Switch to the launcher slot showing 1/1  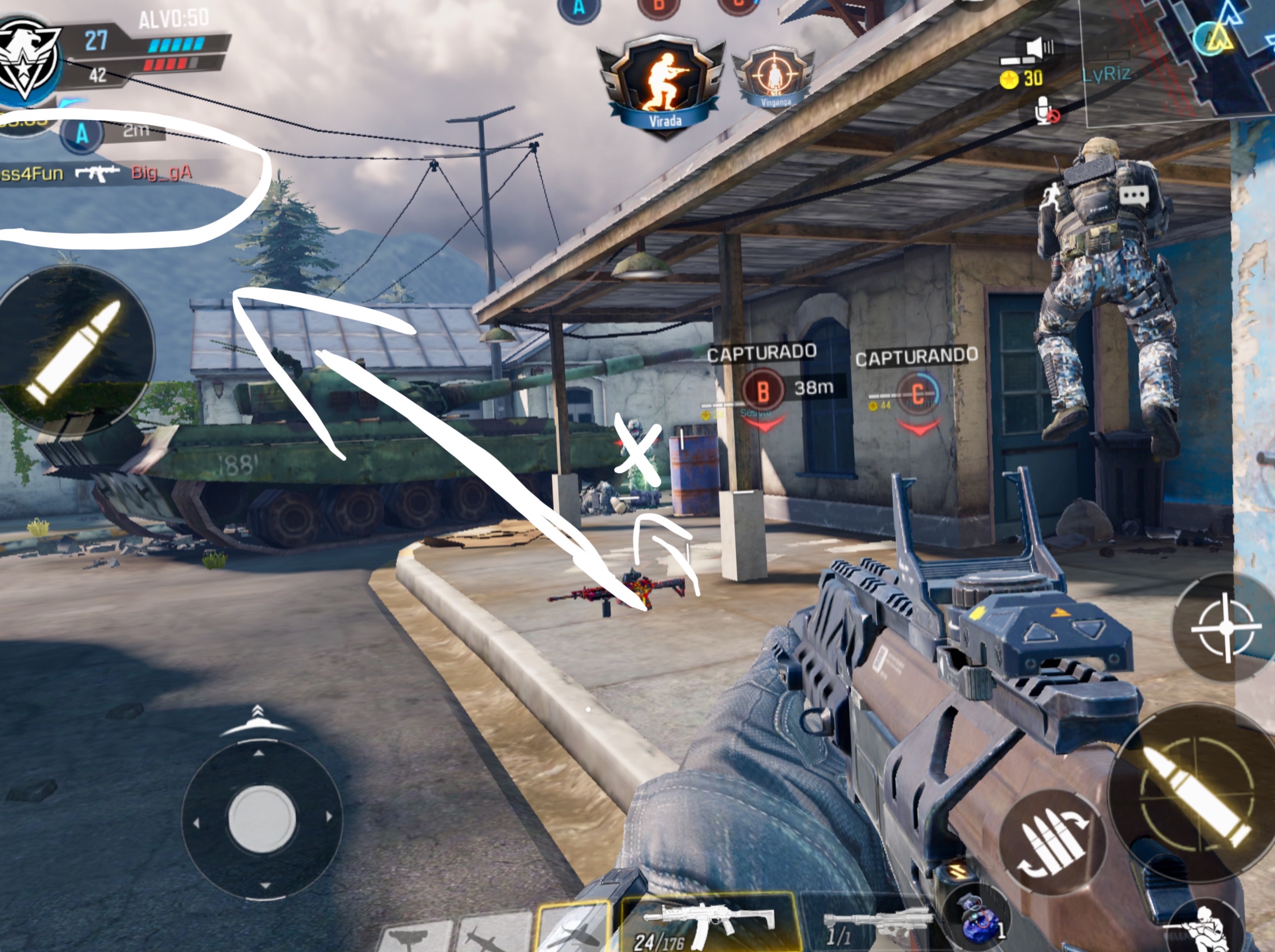coord(873,925)
